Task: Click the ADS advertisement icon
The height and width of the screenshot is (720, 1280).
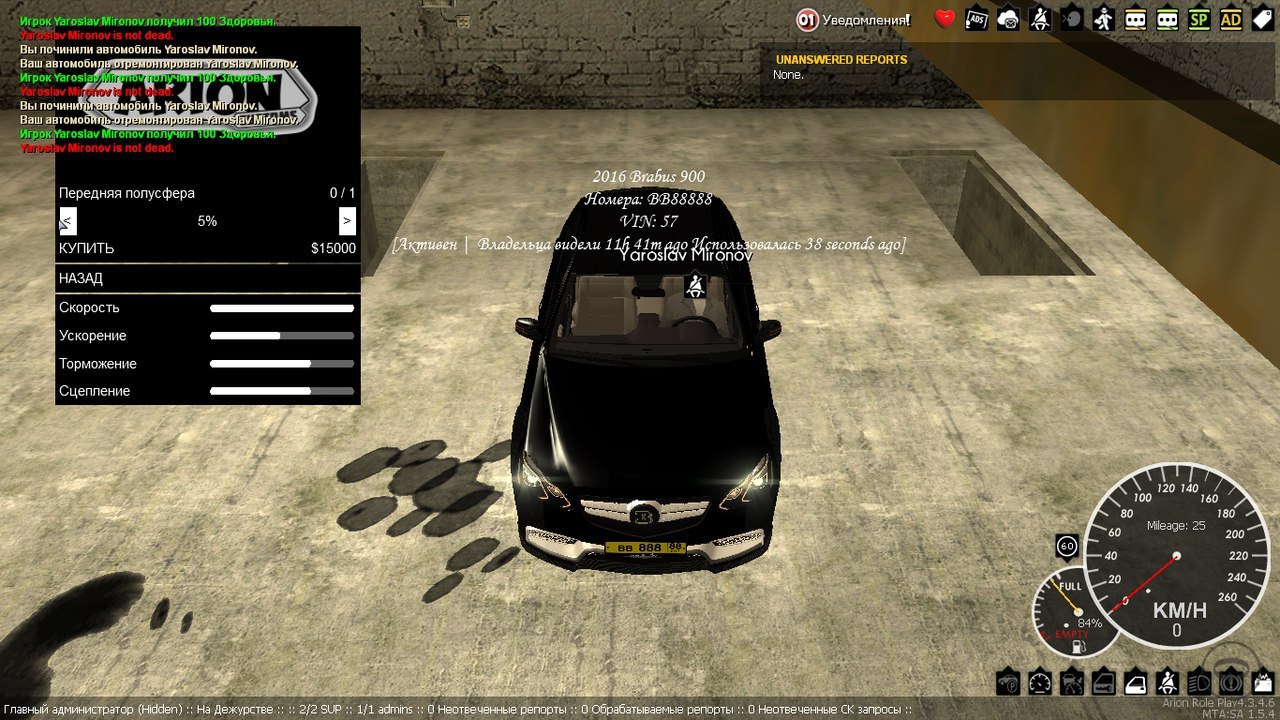Action: coord(976,19)
